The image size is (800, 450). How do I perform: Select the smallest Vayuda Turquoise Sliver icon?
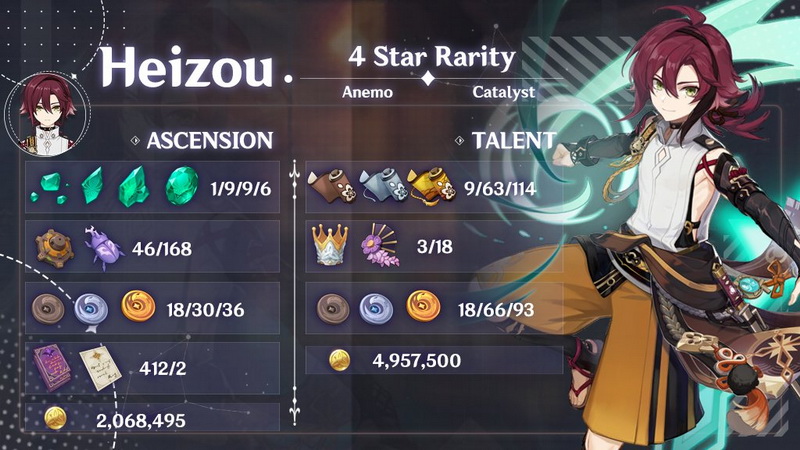tap(50, 187)
